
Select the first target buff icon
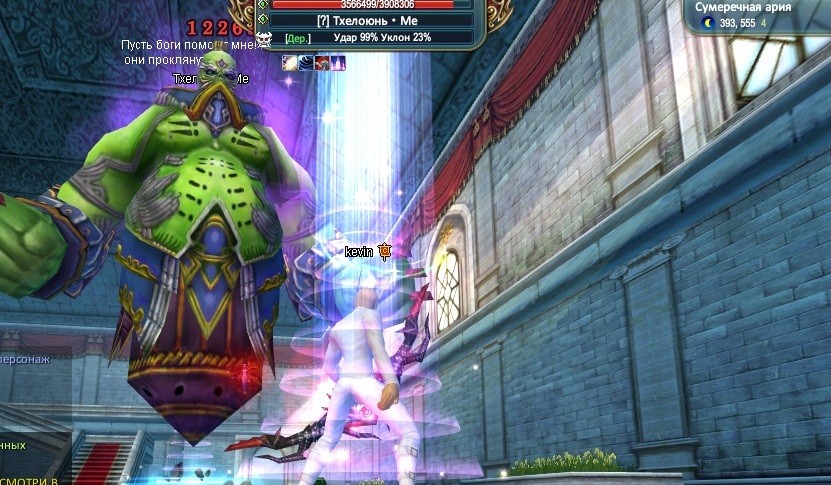click(x=289, y=62)
